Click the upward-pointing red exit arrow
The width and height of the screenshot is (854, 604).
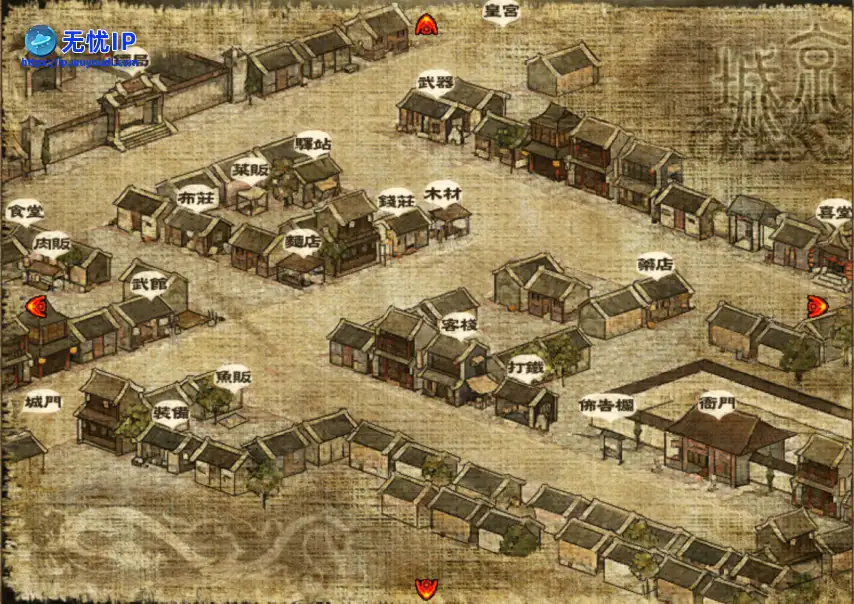click(427, 24)
